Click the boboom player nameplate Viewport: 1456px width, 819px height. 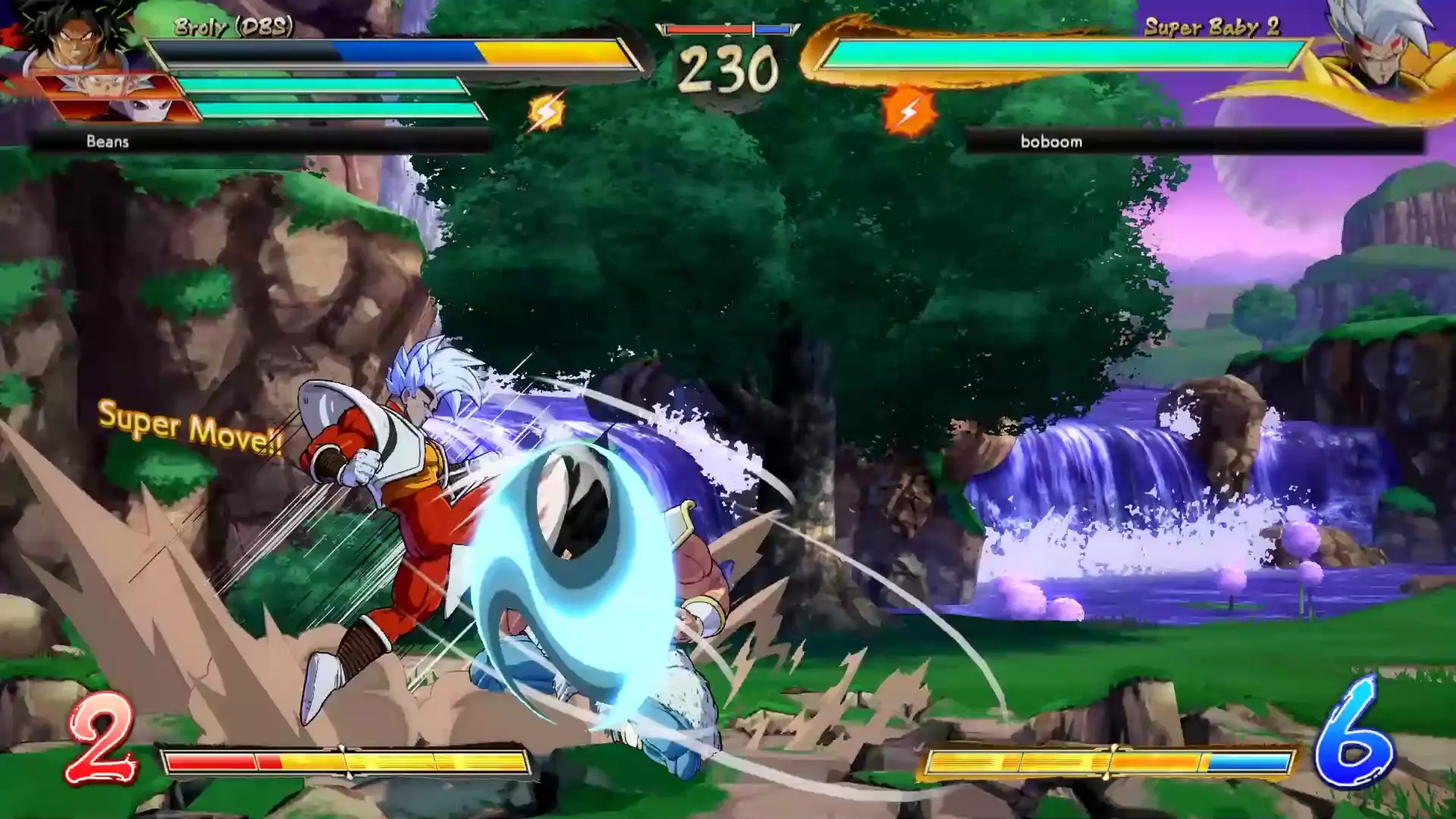[x=1050, y=142]
